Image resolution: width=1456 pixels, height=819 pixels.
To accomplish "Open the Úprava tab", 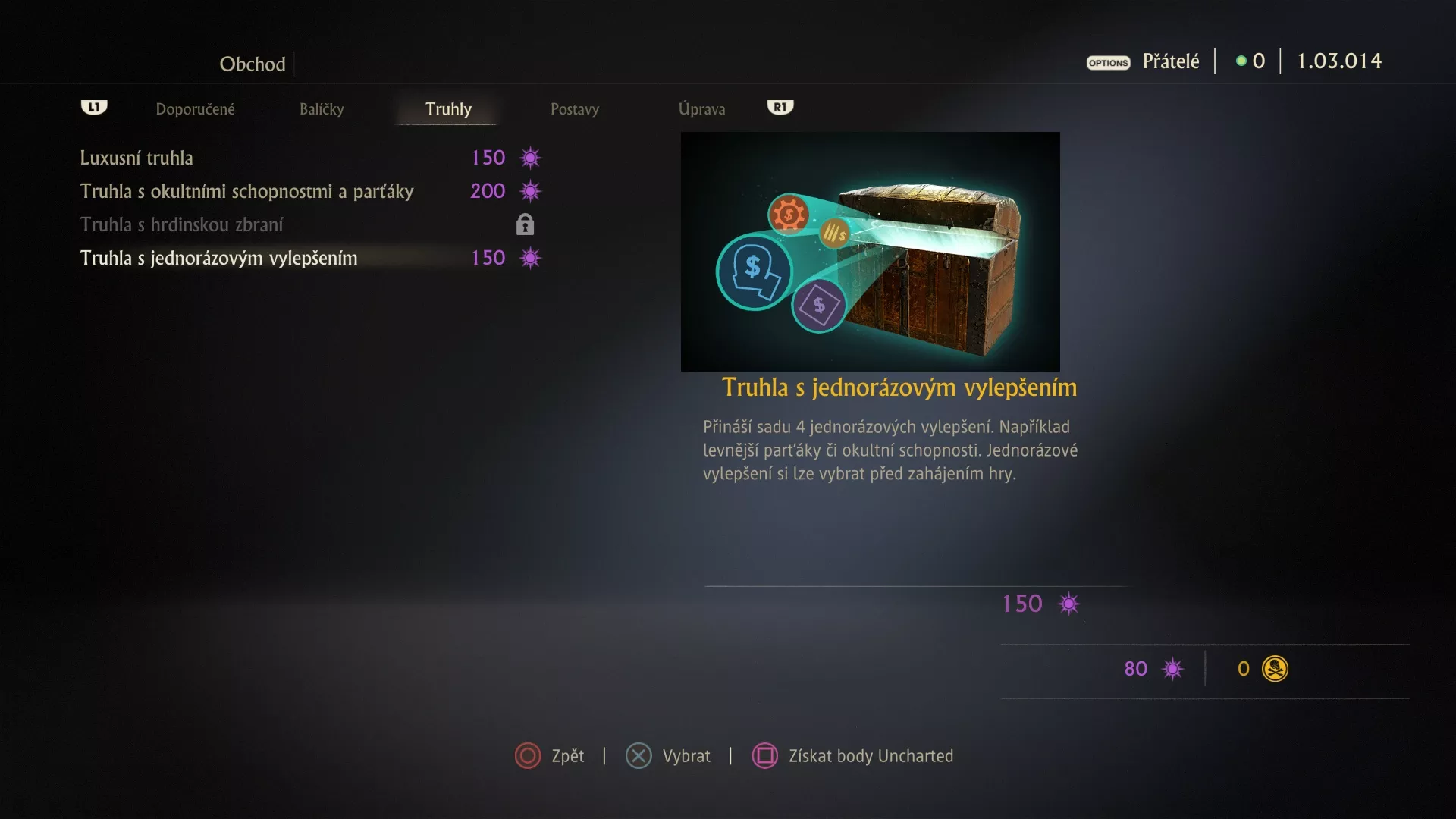I will pyautogui.click(x=701, y=109).
